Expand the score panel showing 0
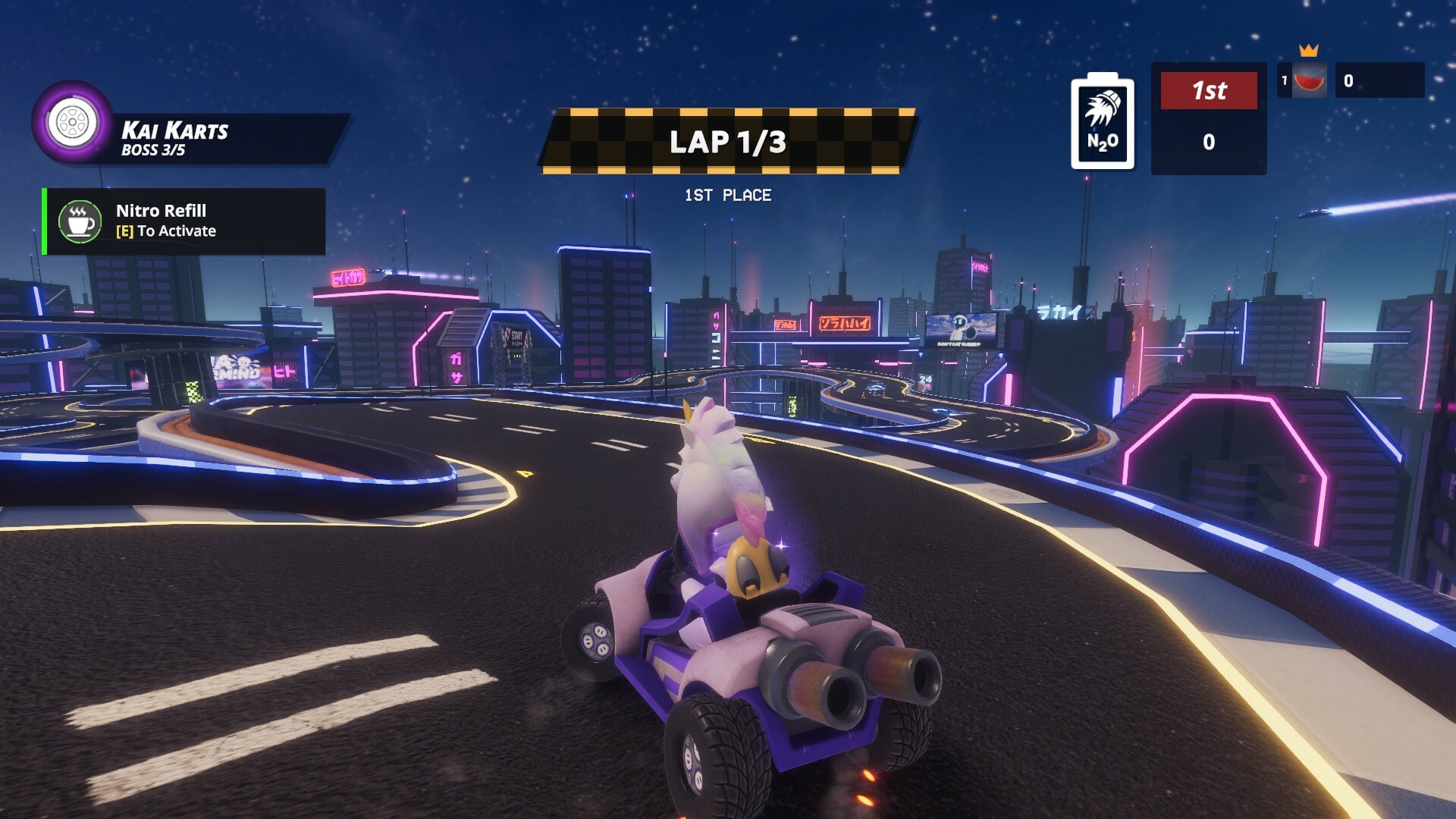This screenshot has width=1456, height=819. click(x=1209, y=140)
